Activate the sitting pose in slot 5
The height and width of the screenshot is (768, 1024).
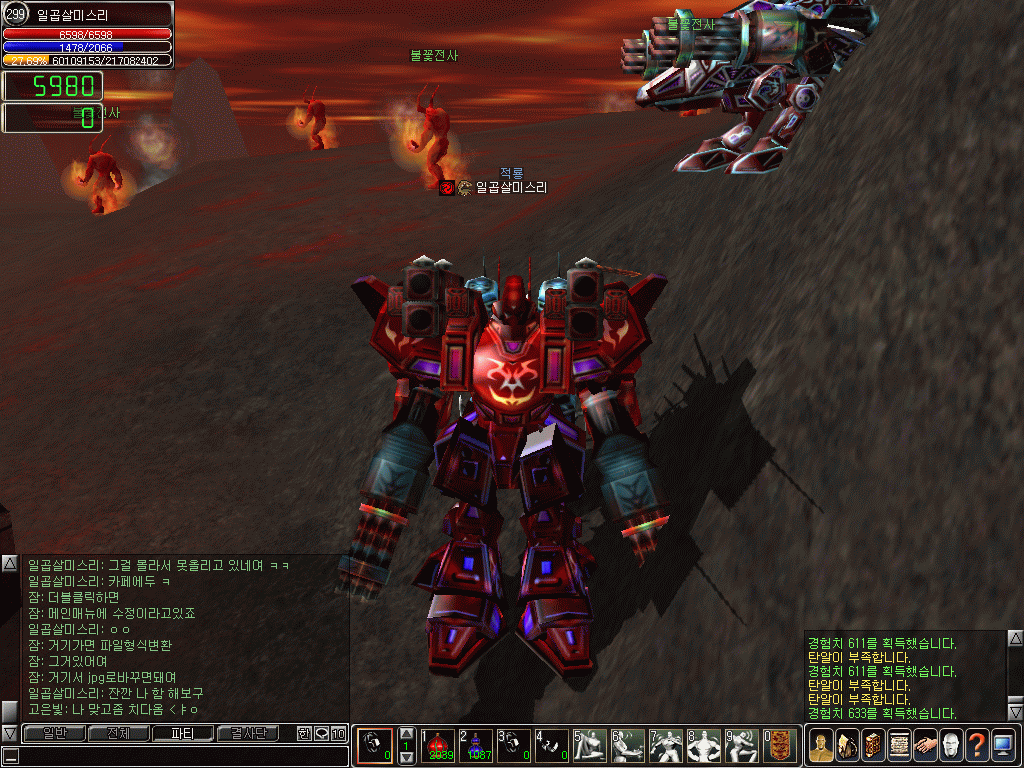click(589, 745)
